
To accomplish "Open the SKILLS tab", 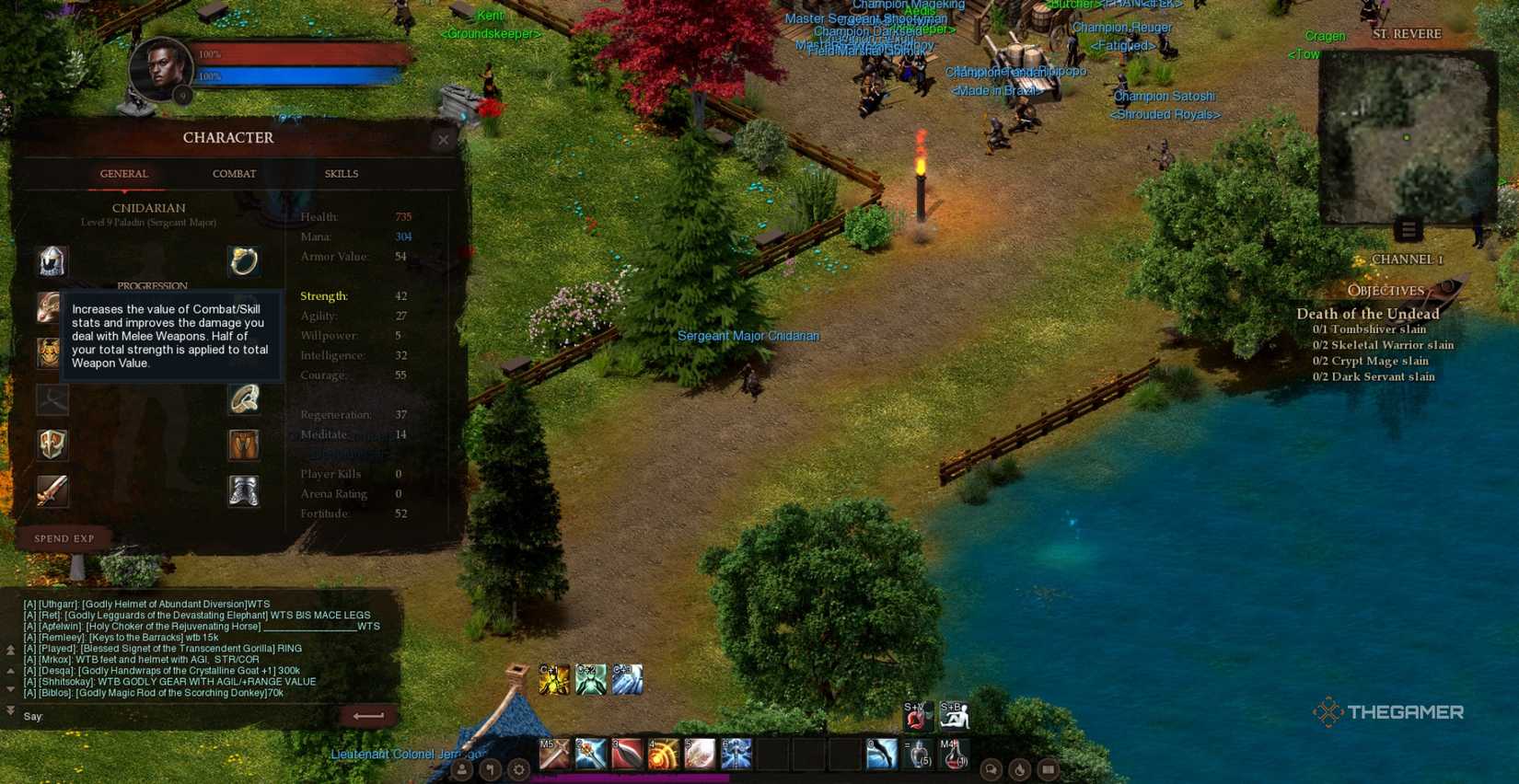I will [341, 174].
